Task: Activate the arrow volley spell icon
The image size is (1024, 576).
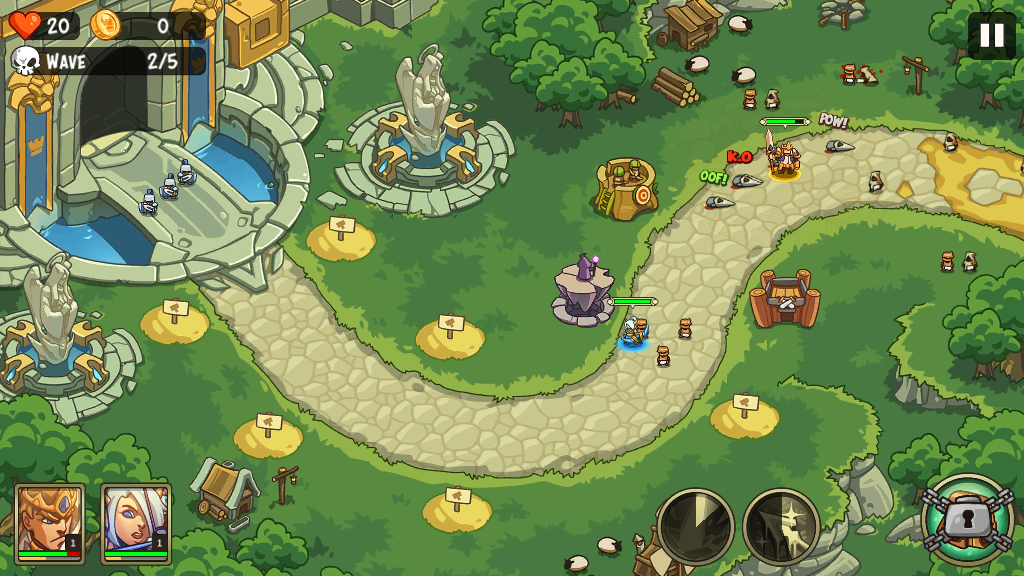Action: click(781, 526)
